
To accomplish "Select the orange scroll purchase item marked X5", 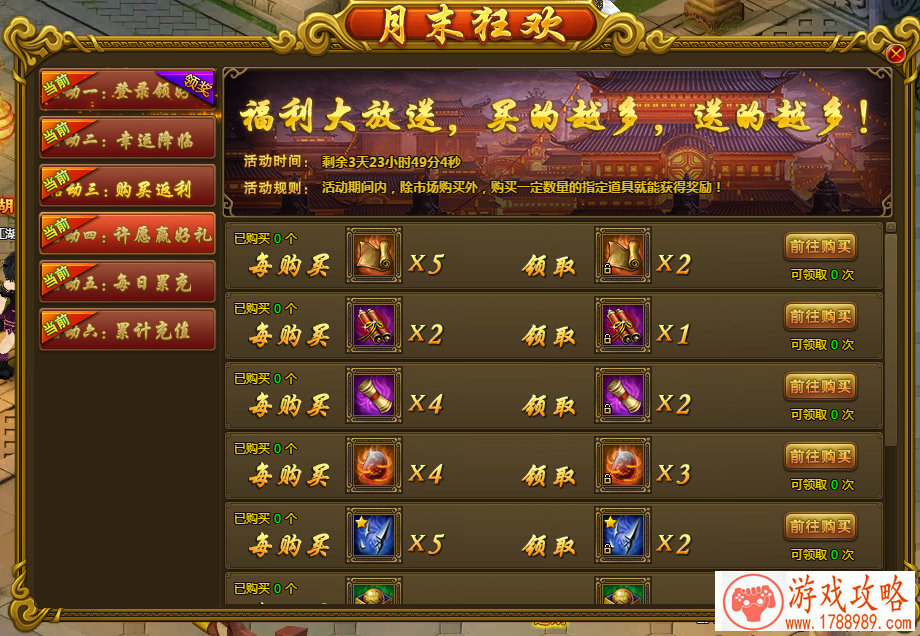I will tap(374, 255).
